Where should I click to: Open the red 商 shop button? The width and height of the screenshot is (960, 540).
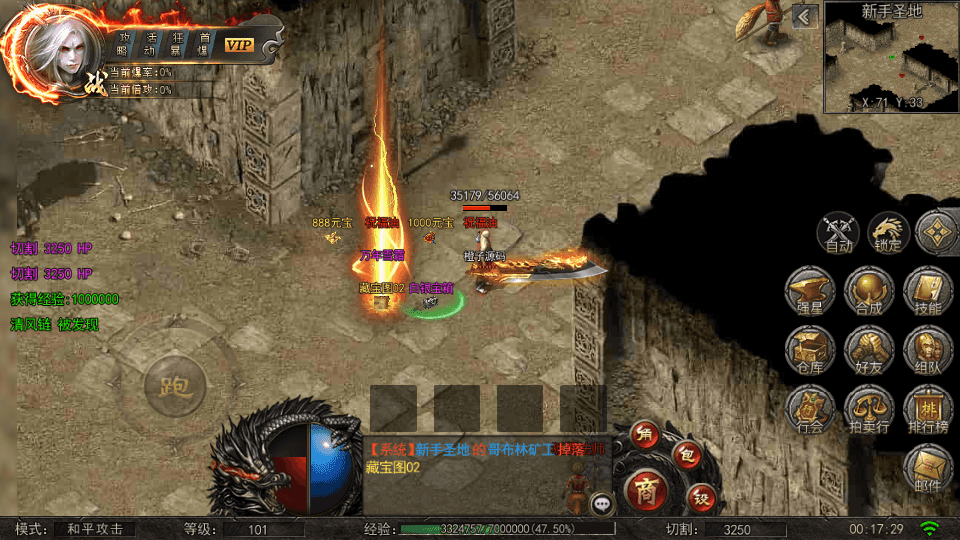(645, 489)
